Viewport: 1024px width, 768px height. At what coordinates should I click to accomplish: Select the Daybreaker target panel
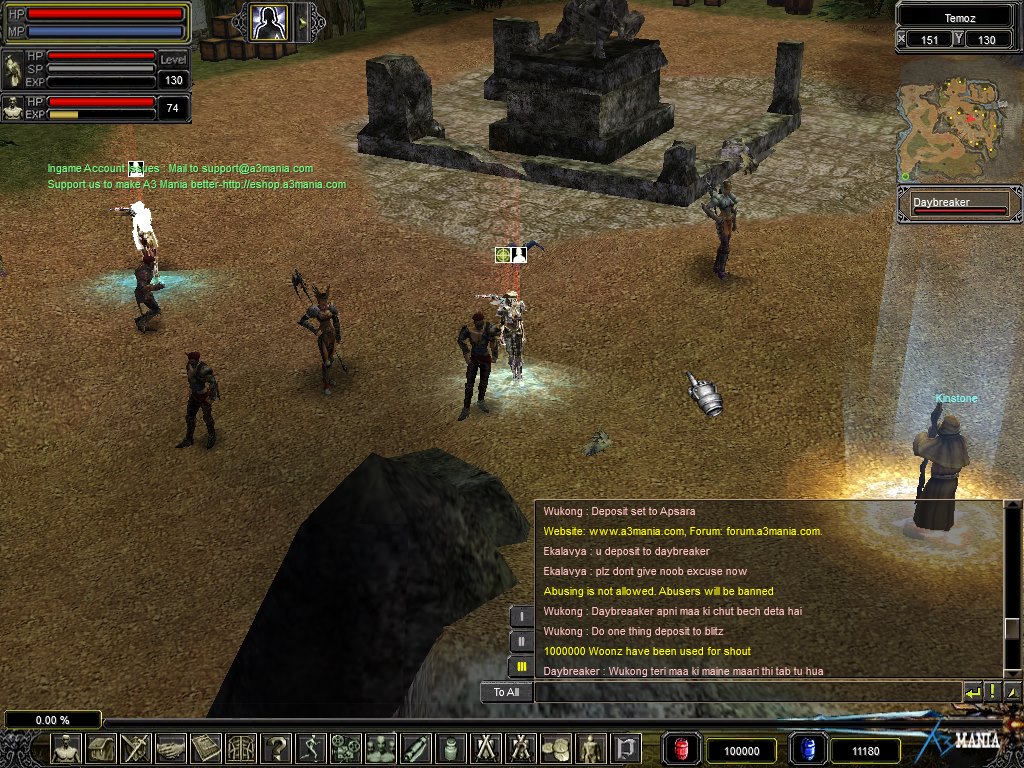[958, 204]
